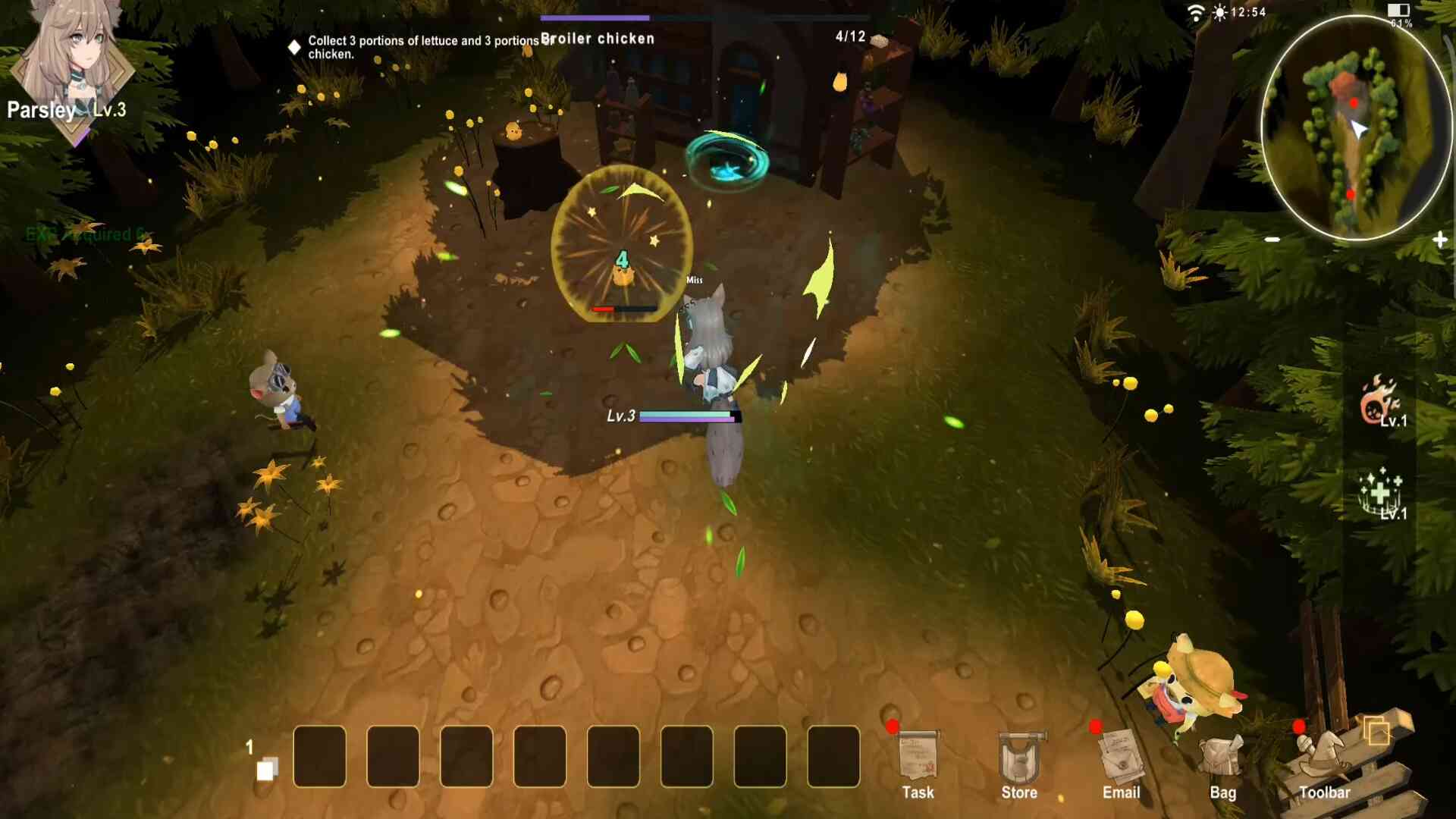The height and width of the screenshot is (819, 1456).
Task: Zoom in the minimap with plus
Action: tap(1440, 240)
